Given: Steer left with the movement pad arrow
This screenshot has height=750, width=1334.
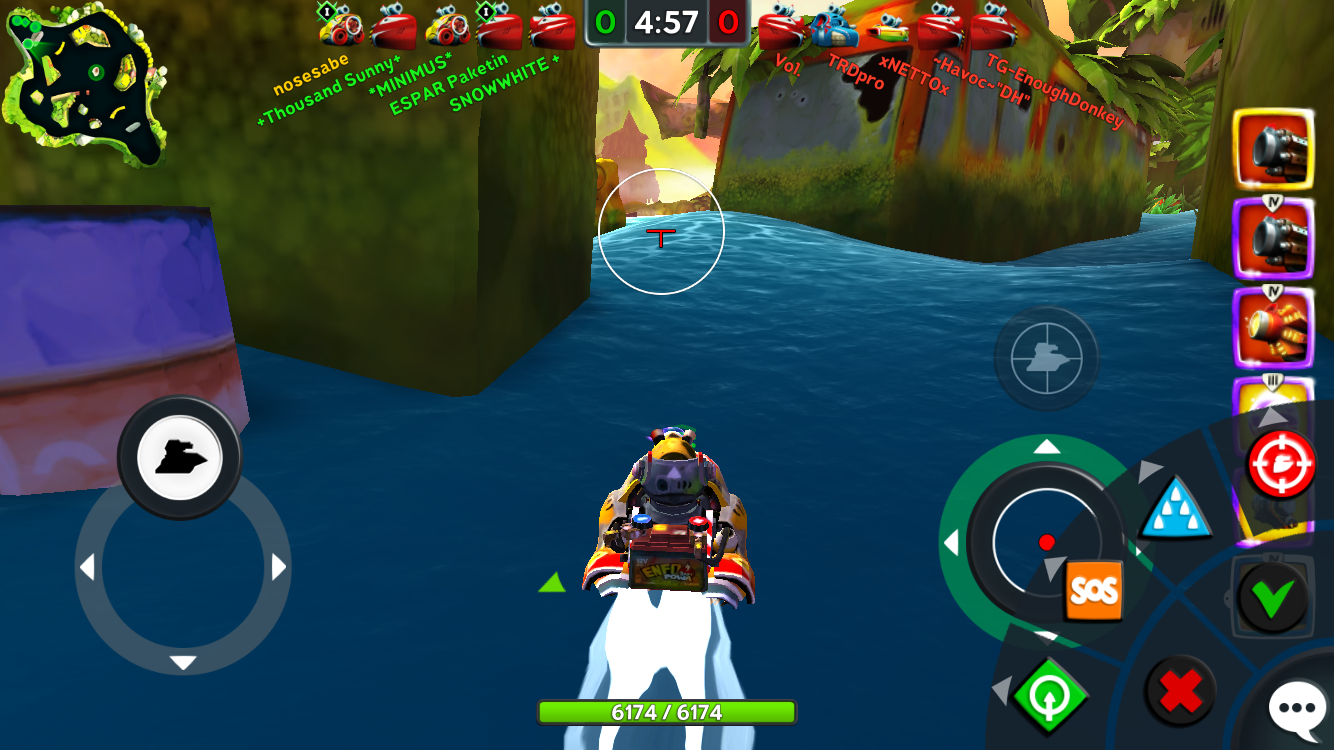Looking at the screenshot, I should 87,568.
